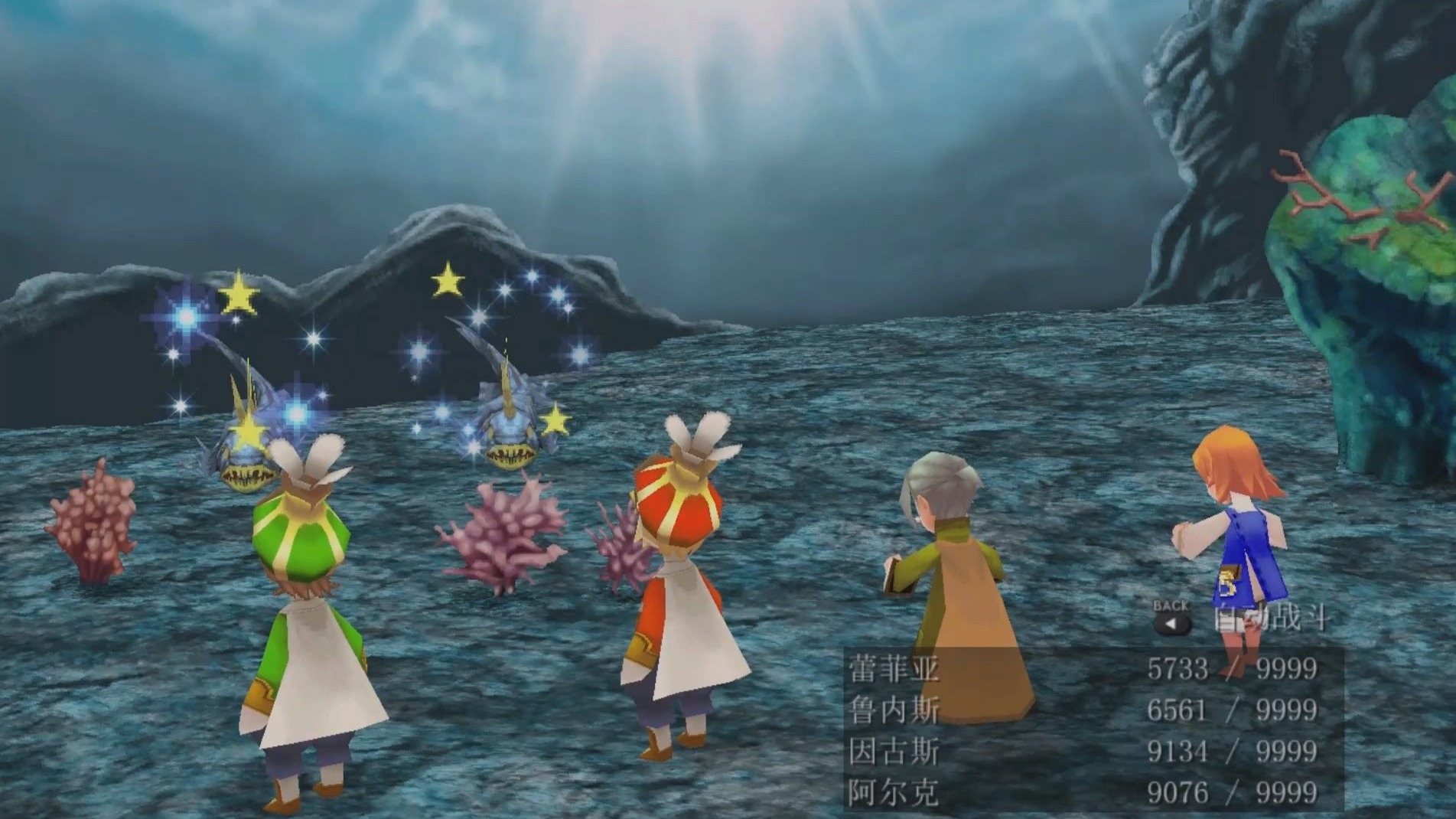1456x819 pixels.
Task: Pick the 因古斯 party row
Action: [x=894, y=752]
